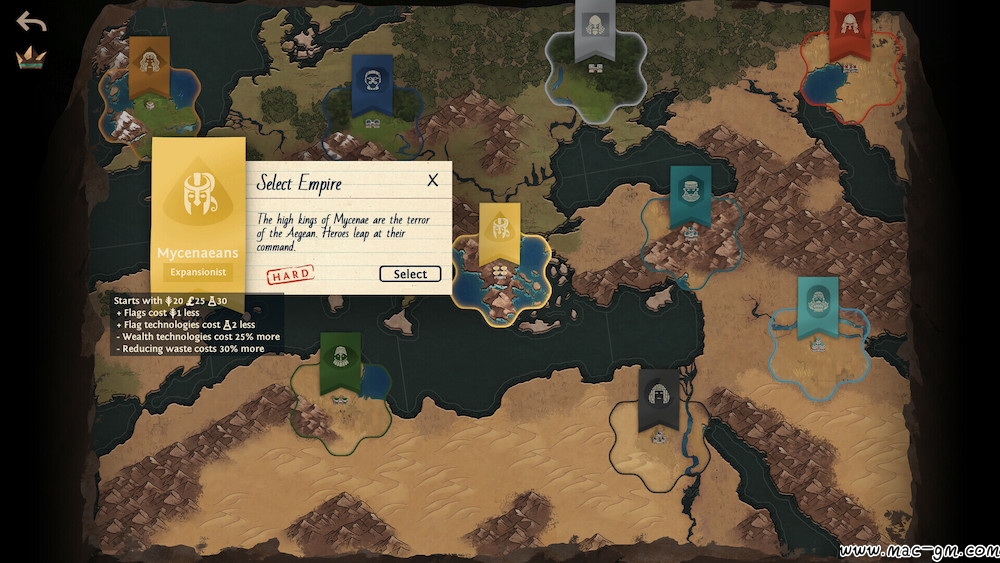Select the black banner empire

pos(658,398)
